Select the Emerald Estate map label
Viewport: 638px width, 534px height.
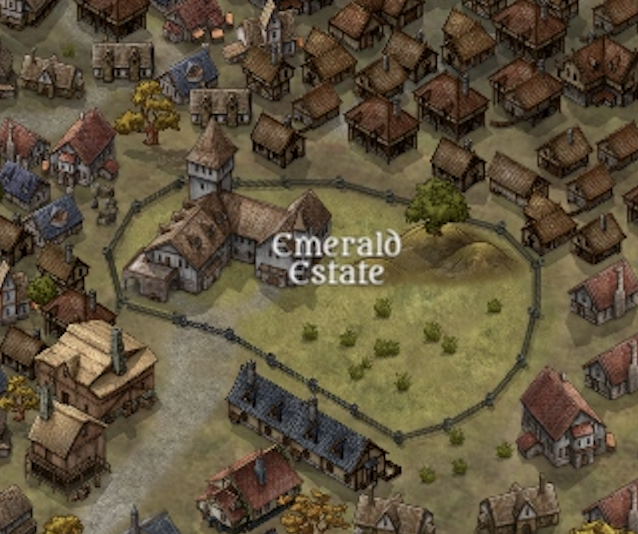pyautogui.click(x=336, y=258)
